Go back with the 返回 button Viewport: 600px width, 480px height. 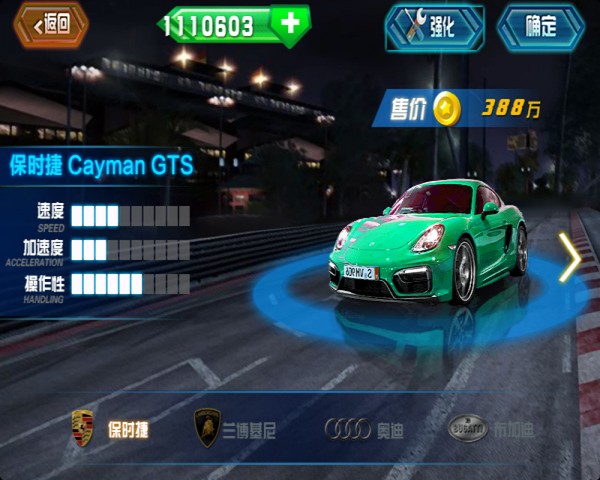51,25
